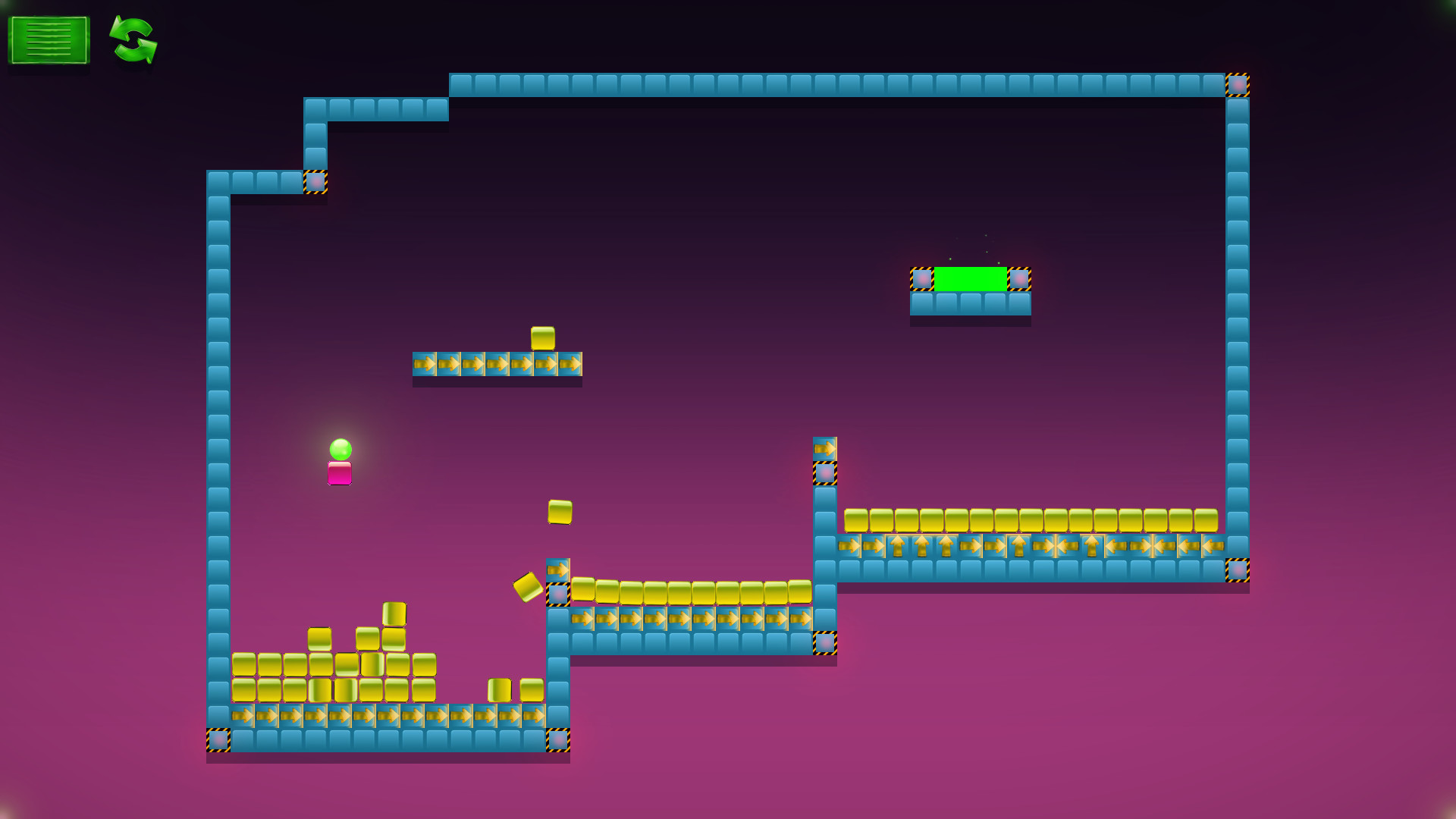Click the topmost blue wall tile row
The image size is (1456, 819).
click(834, 83)
